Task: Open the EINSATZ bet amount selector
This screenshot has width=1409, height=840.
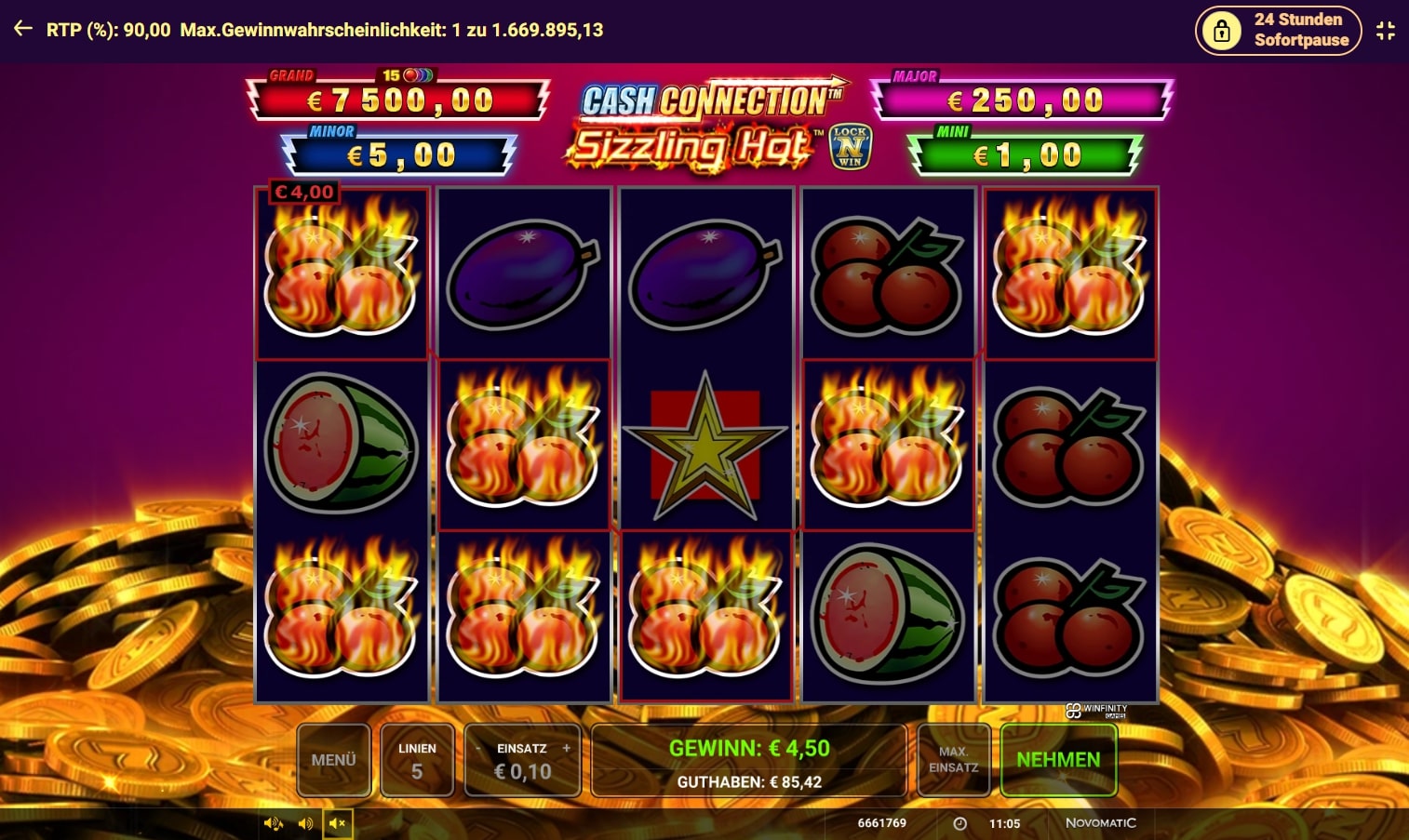Action: [521, 759]
